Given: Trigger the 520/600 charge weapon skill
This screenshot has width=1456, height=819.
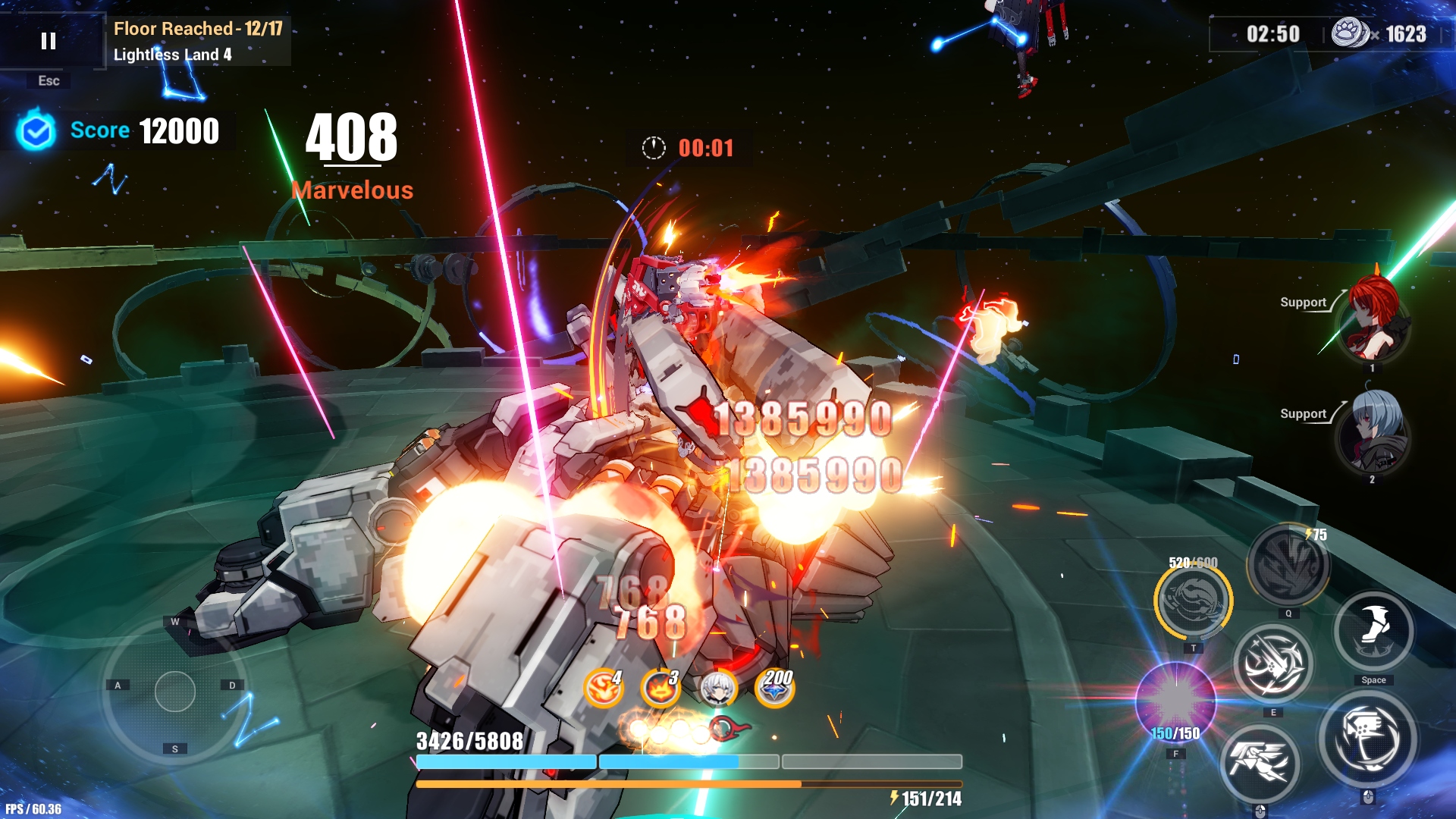Looking at the screenshot, I should [1194, 601].
